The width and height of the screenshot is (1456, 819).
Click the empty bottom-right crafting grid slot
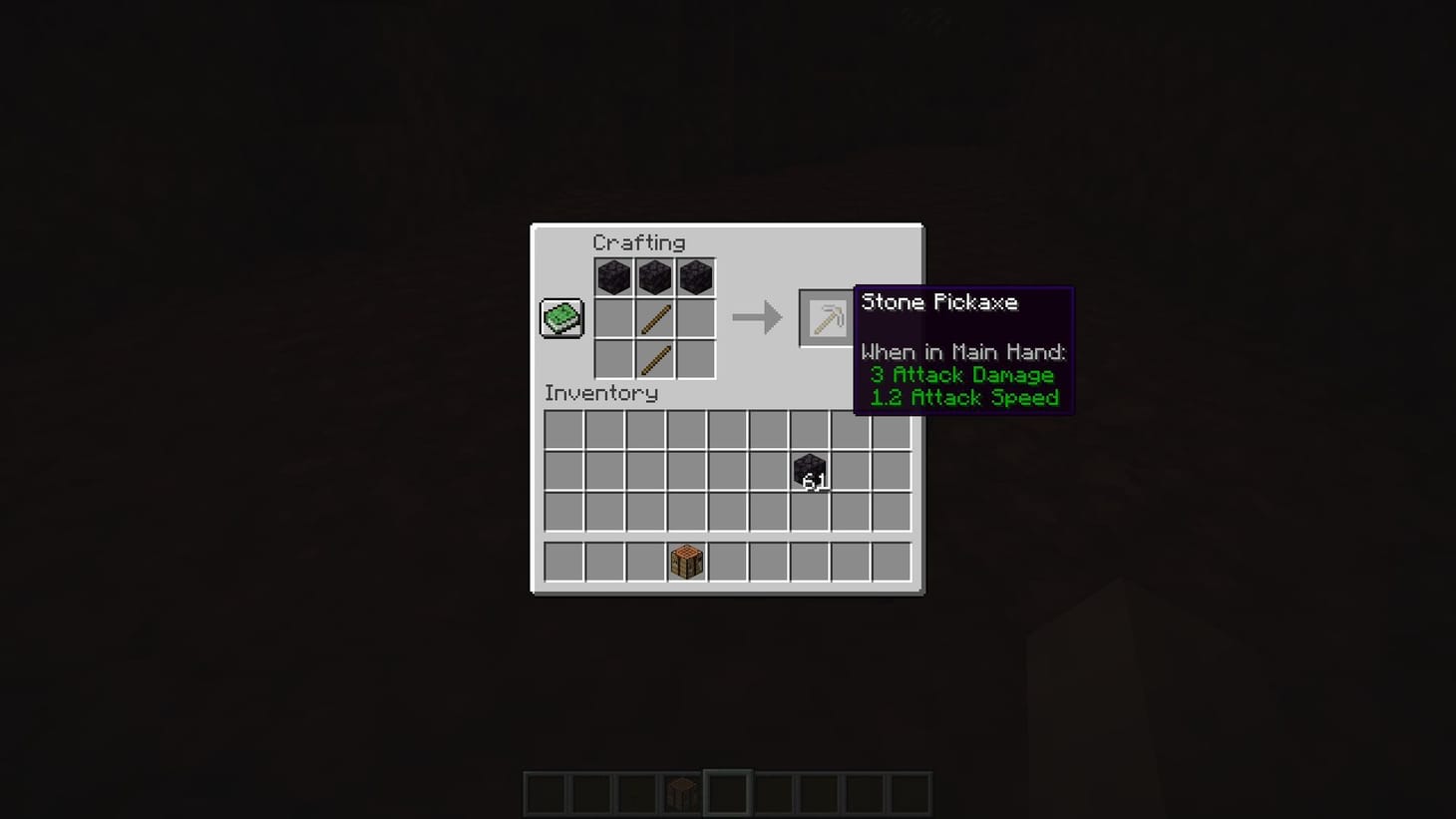point(695,359)
